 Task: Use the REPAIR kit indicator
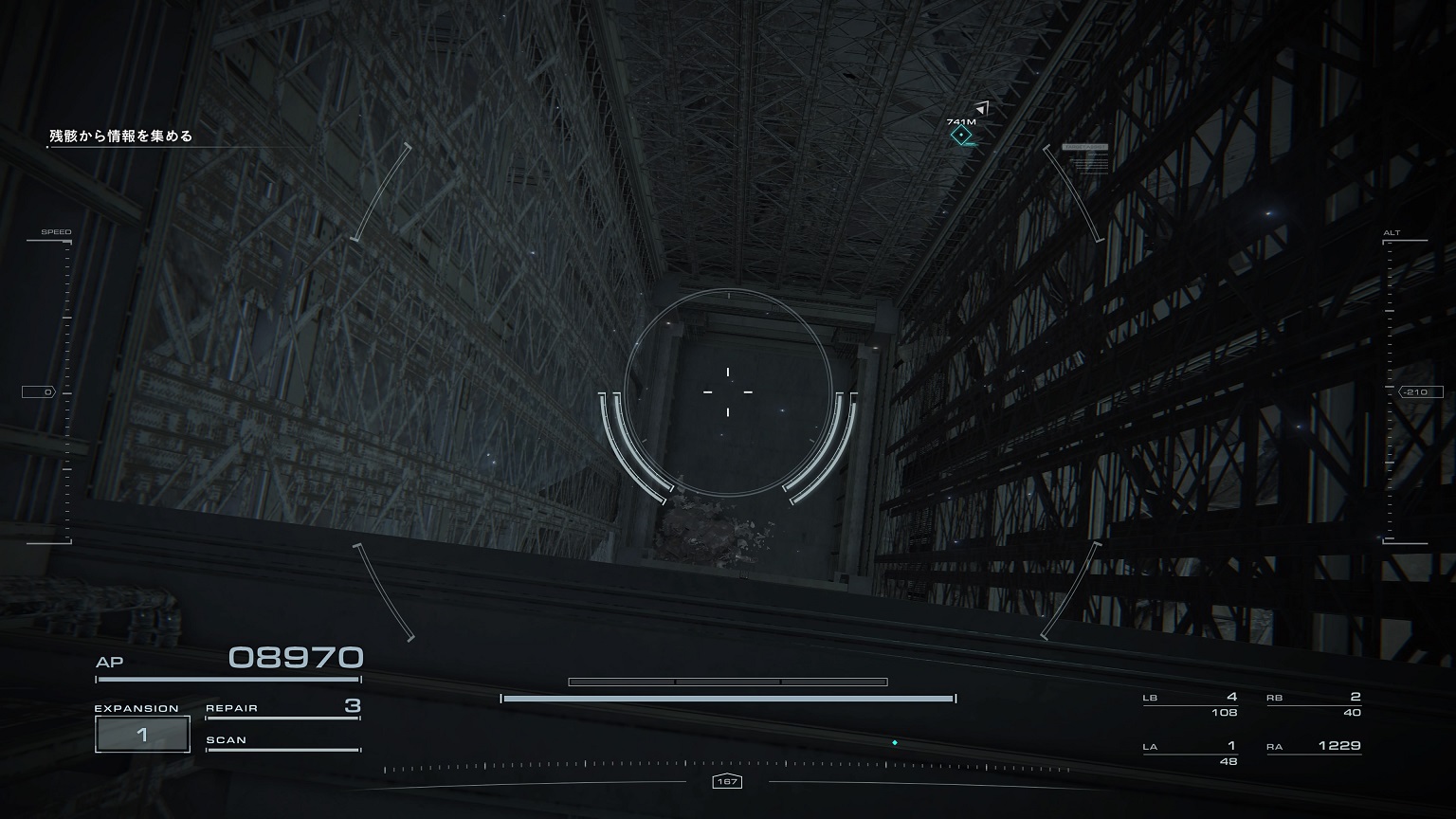coord(282,708)
